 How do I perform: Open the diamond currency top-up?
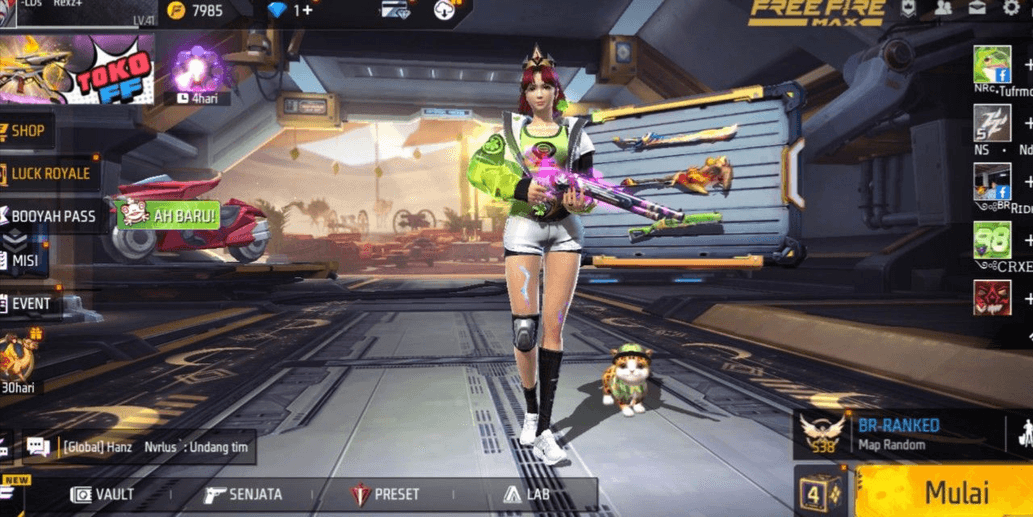click(291, 10)
